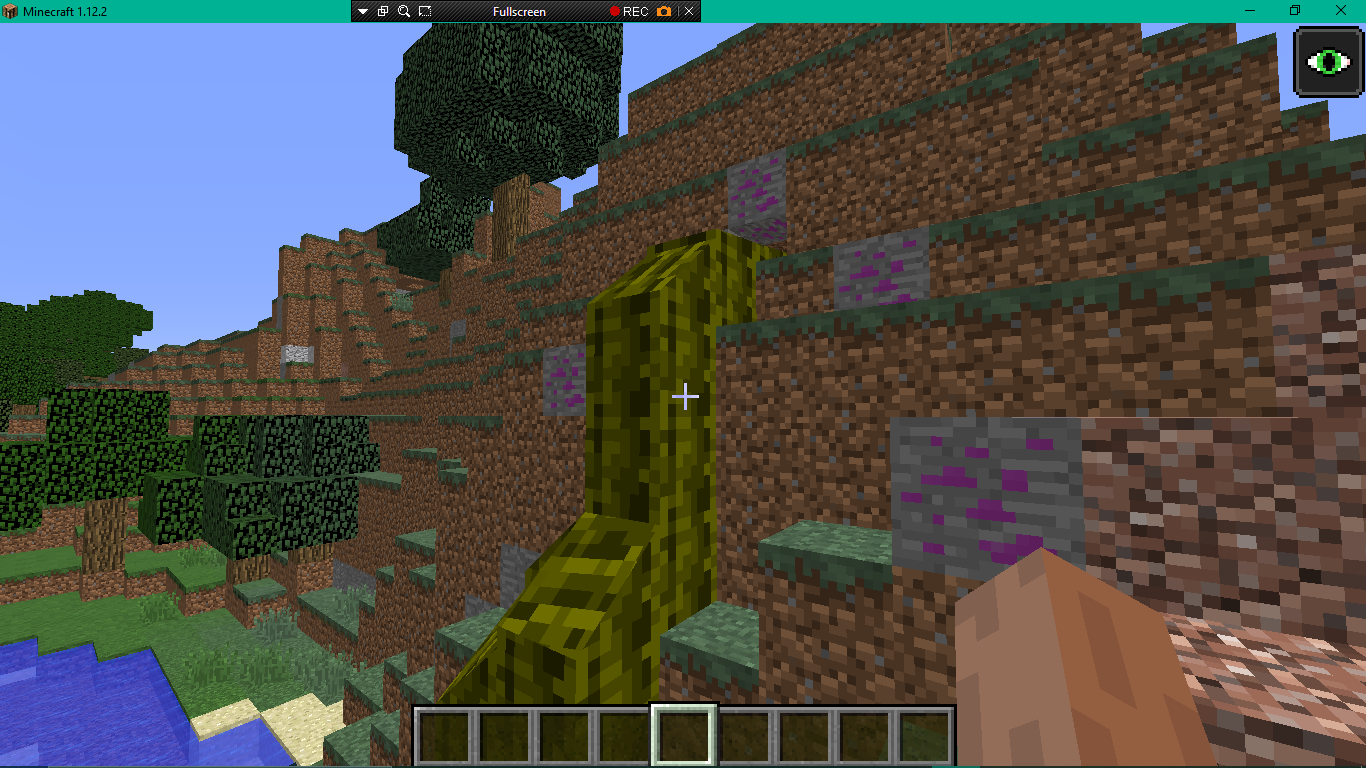The image size is (1366, 768).
Task: Click the window capture icon
Action: 382,11
